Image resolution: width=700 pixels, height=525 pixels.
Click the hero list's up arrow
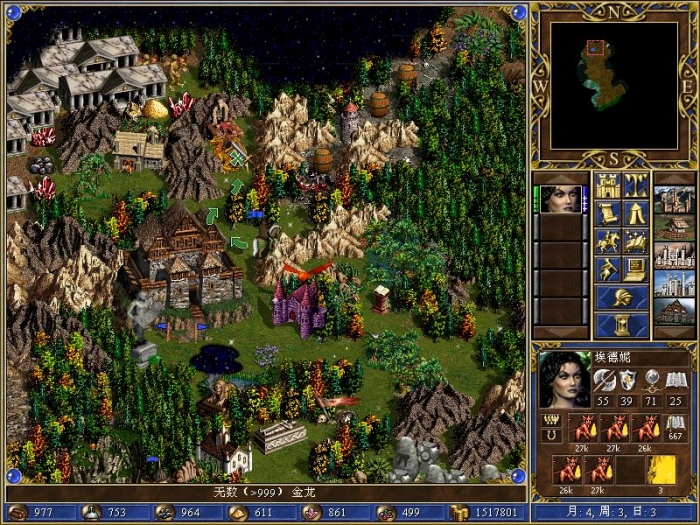click(x=562, y=178)
